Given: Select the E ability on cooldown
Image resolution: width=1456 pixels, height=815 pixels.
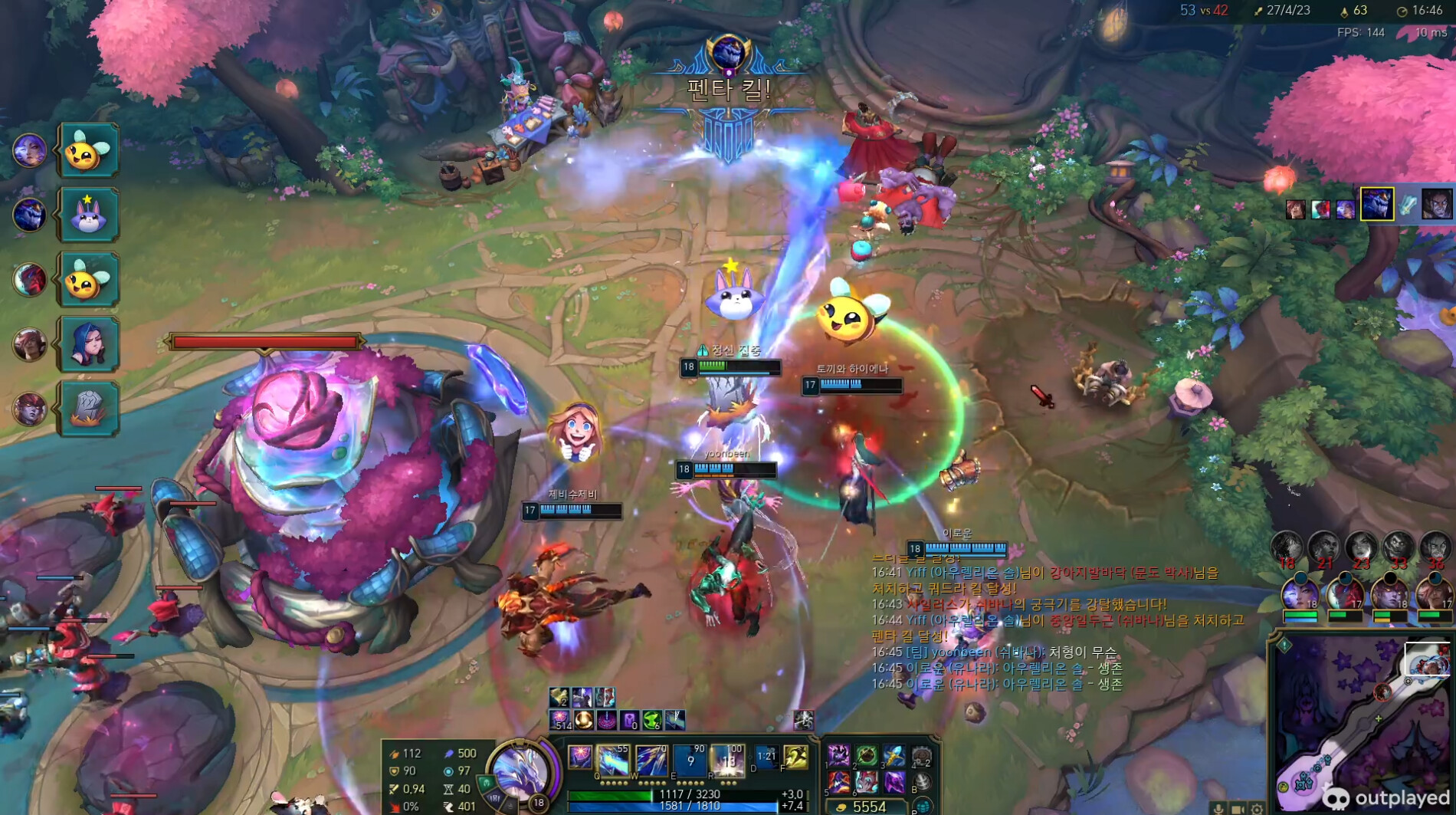Looking at the screenshot, I should 690,761.
